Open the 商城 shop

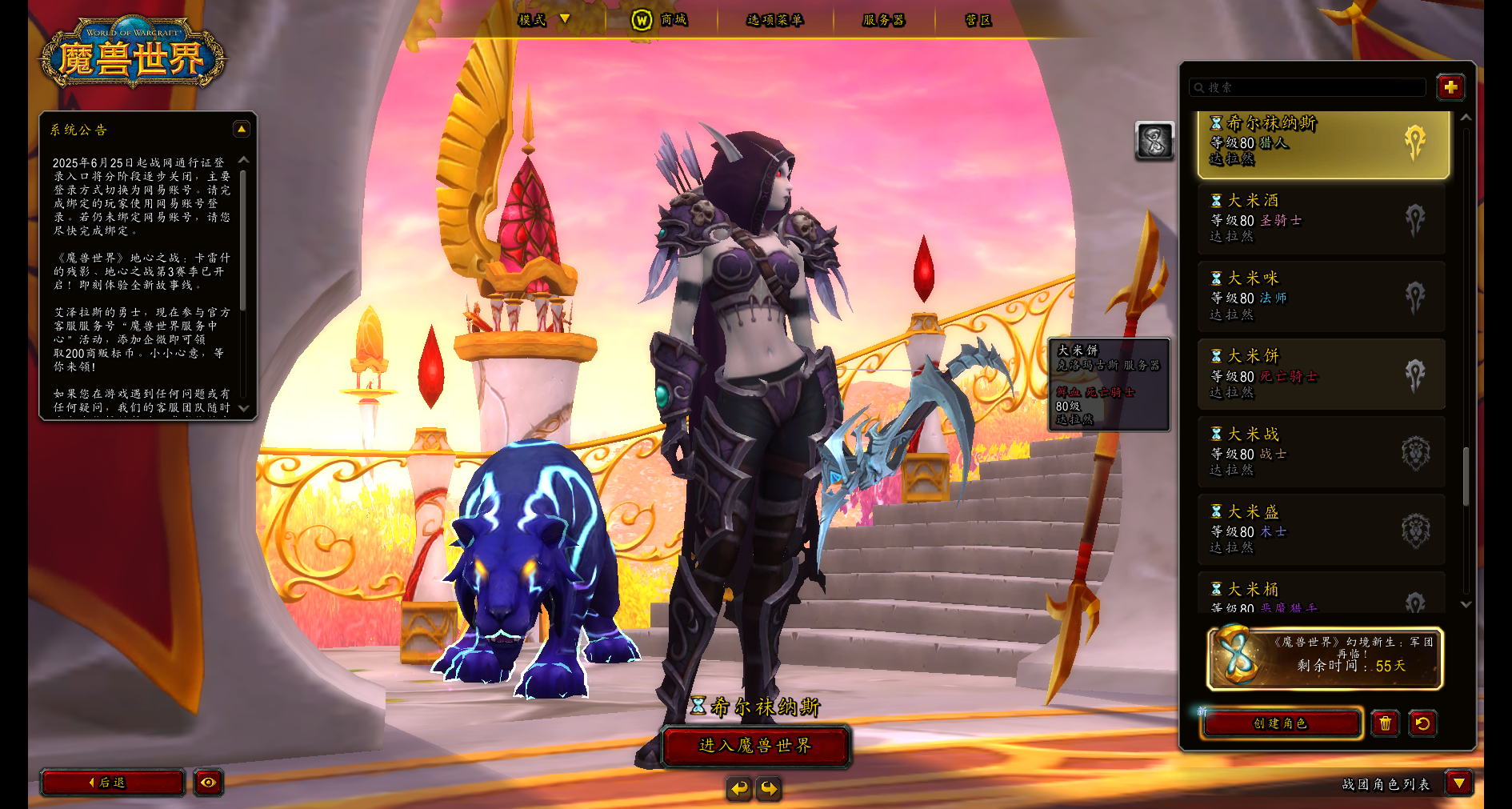(660, 20)
